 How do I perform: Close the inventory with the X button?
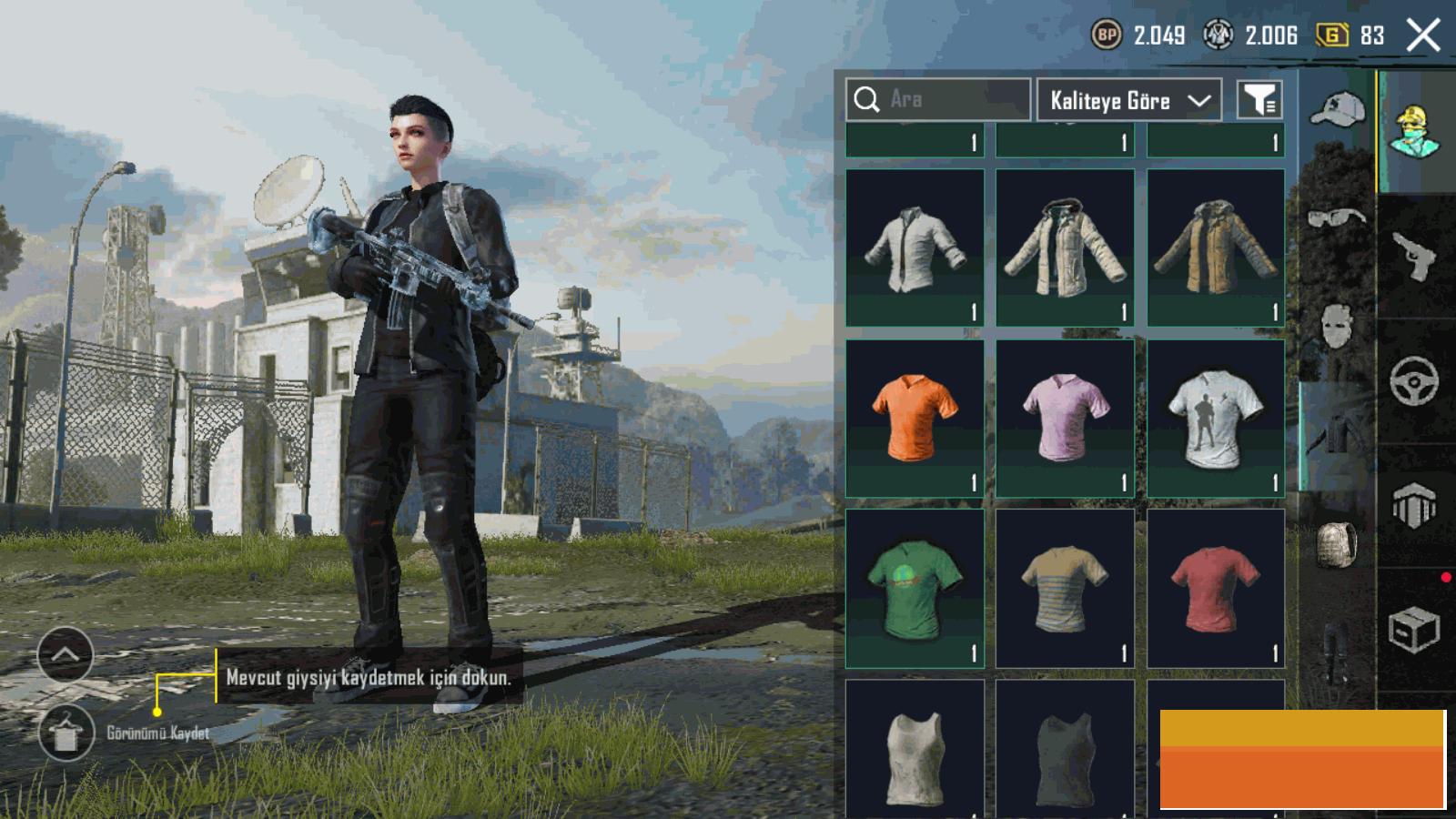pos(1423,36)
